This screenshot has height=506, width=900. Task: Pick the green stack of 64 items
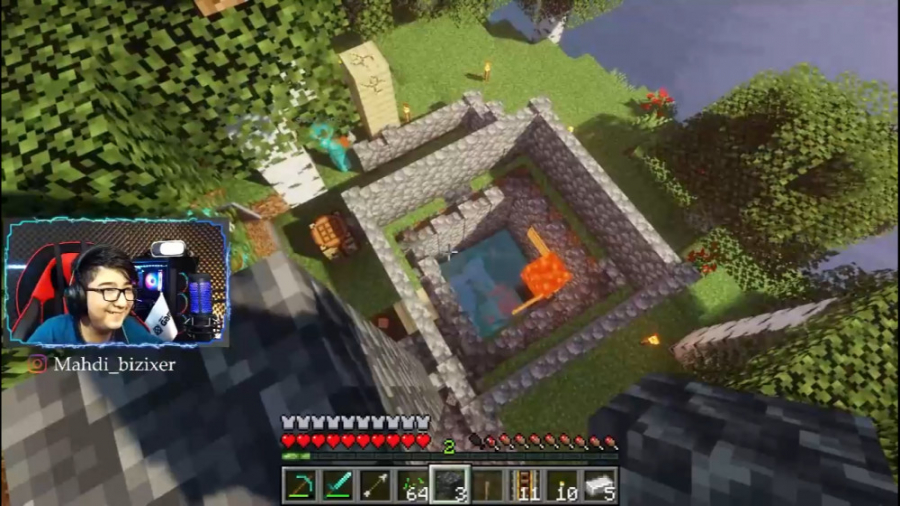click(412, 485)
